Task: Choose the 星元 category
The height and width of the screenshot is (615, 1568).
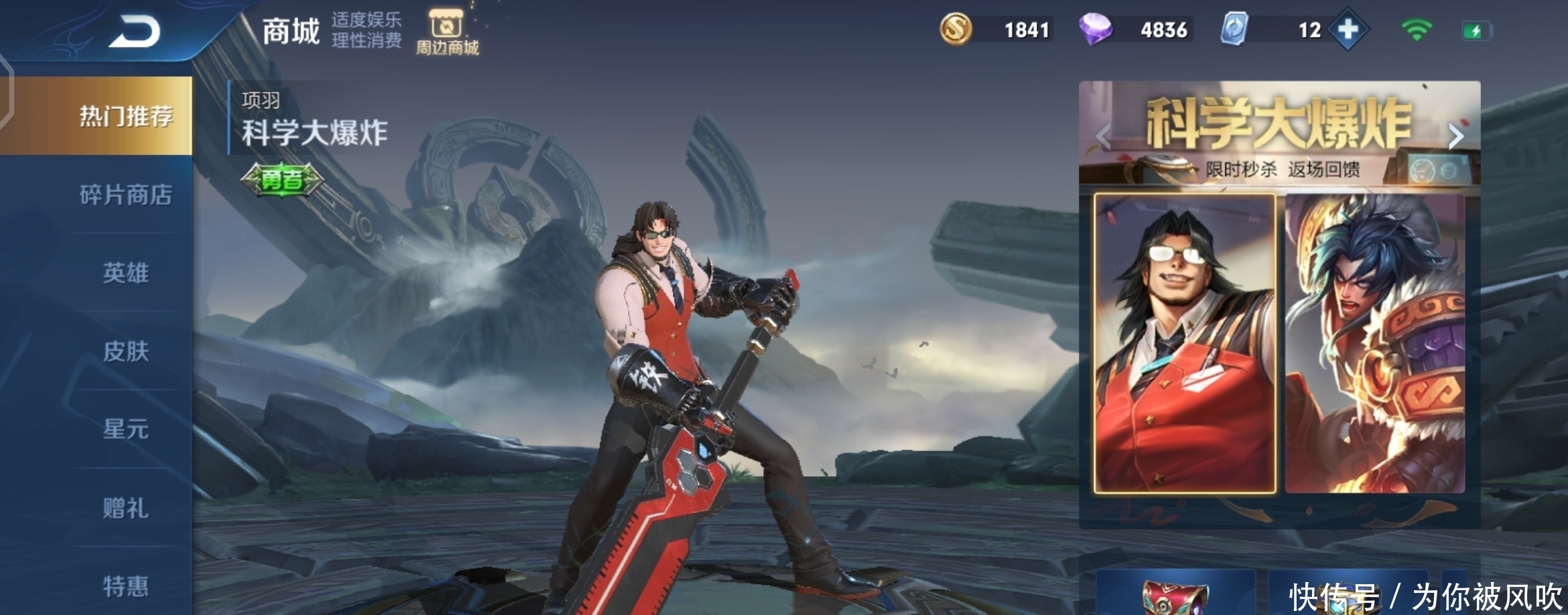Action: (125, 429)
